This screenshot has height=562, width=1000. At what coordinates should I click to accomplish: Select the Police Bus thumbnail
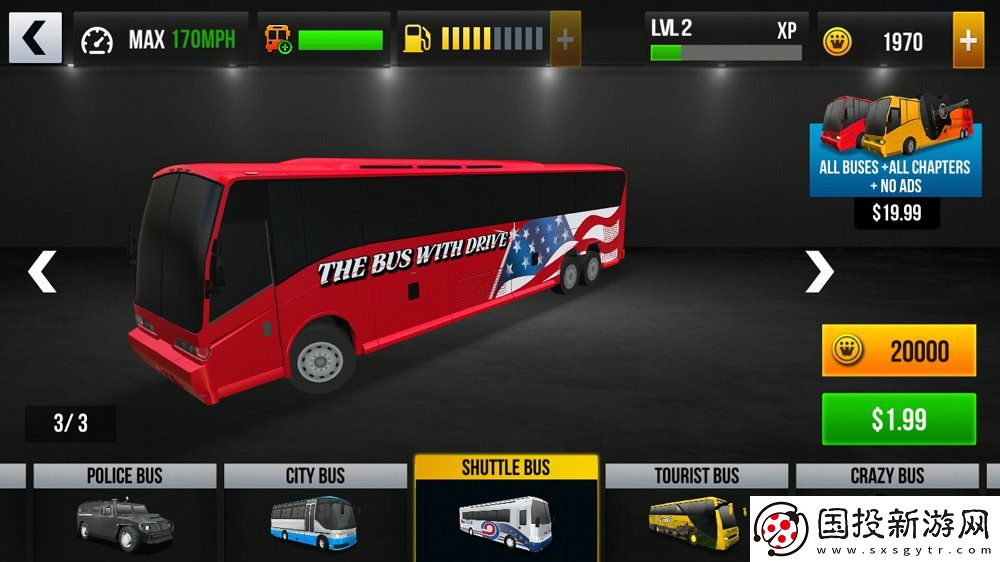click(124, 510)
